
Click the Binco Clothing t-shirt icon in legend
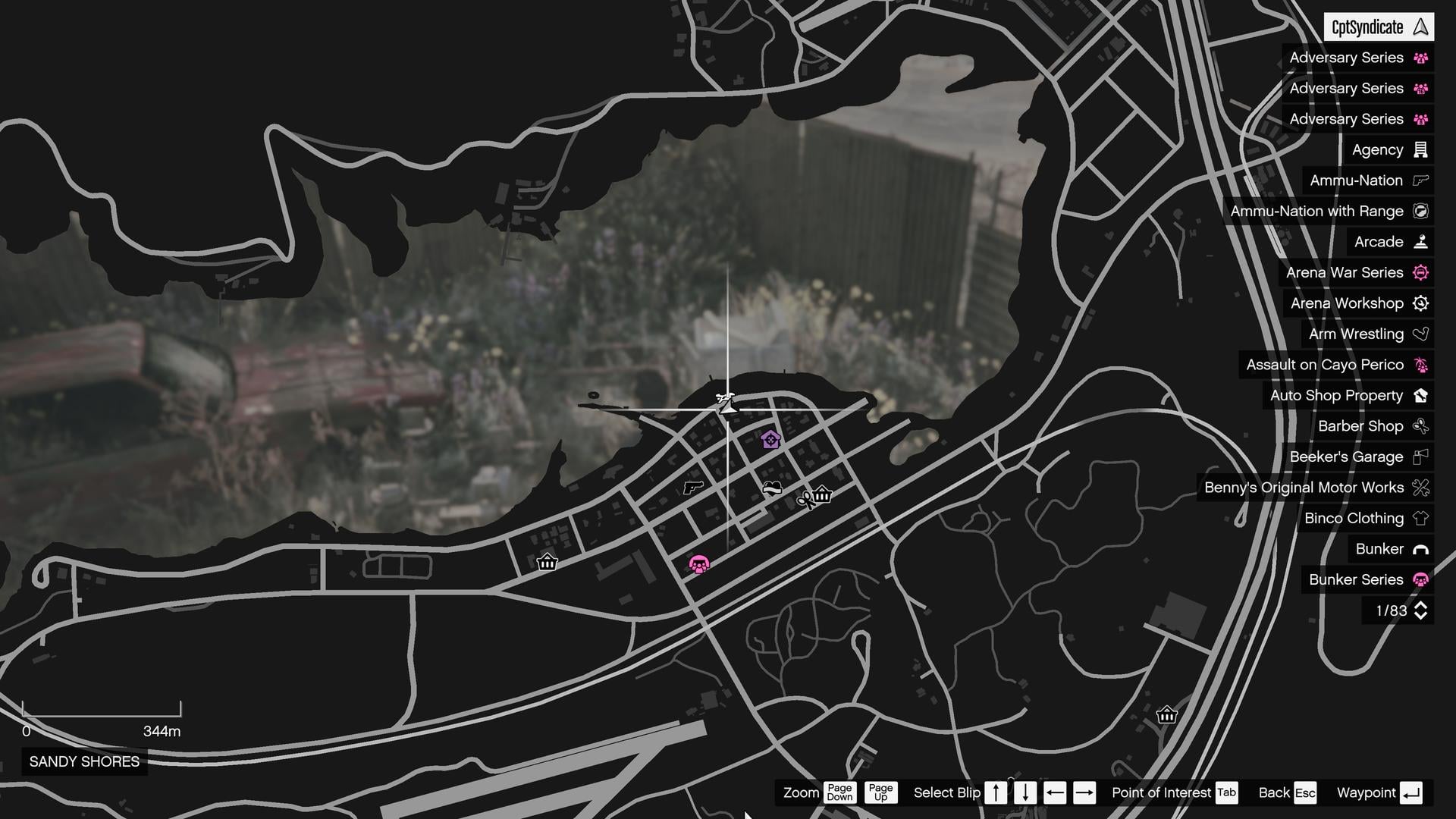1421,518
